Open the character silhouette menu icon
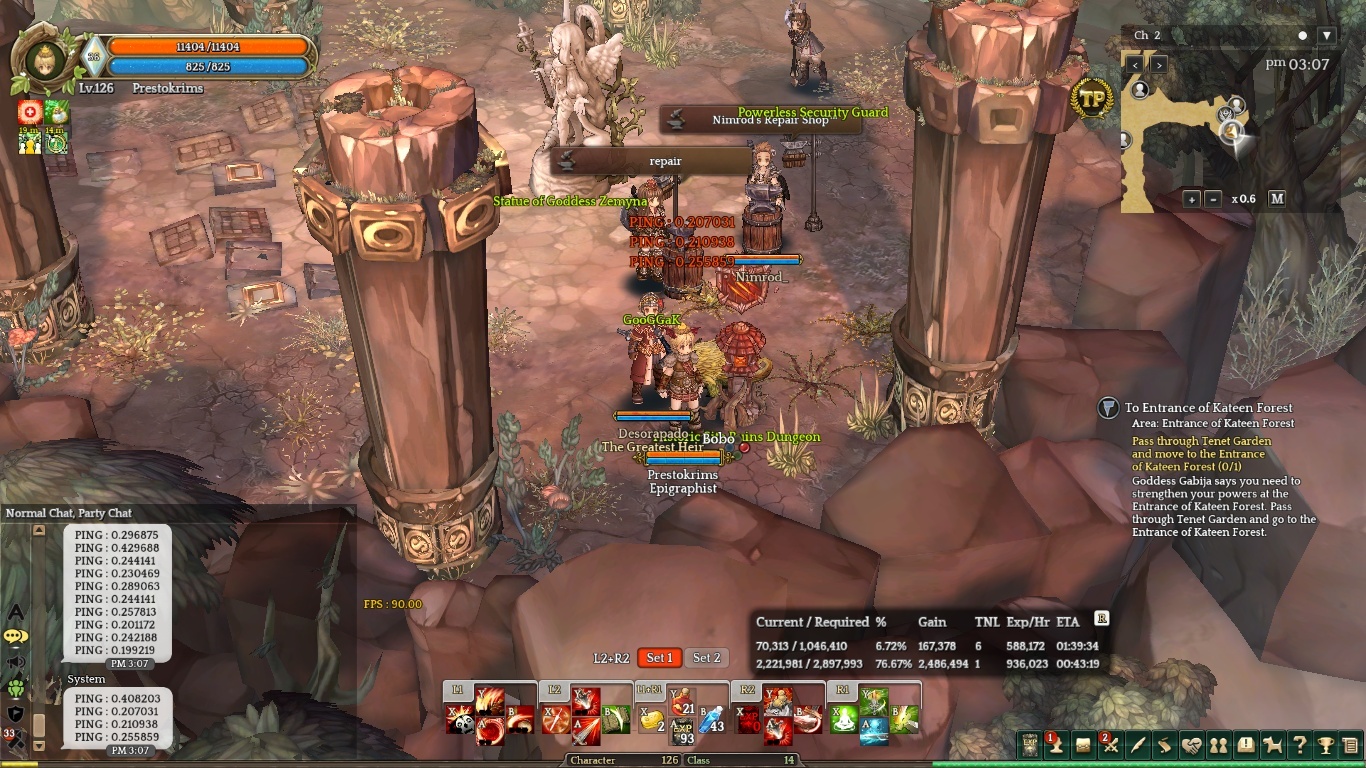 (x=1055, y=745)
